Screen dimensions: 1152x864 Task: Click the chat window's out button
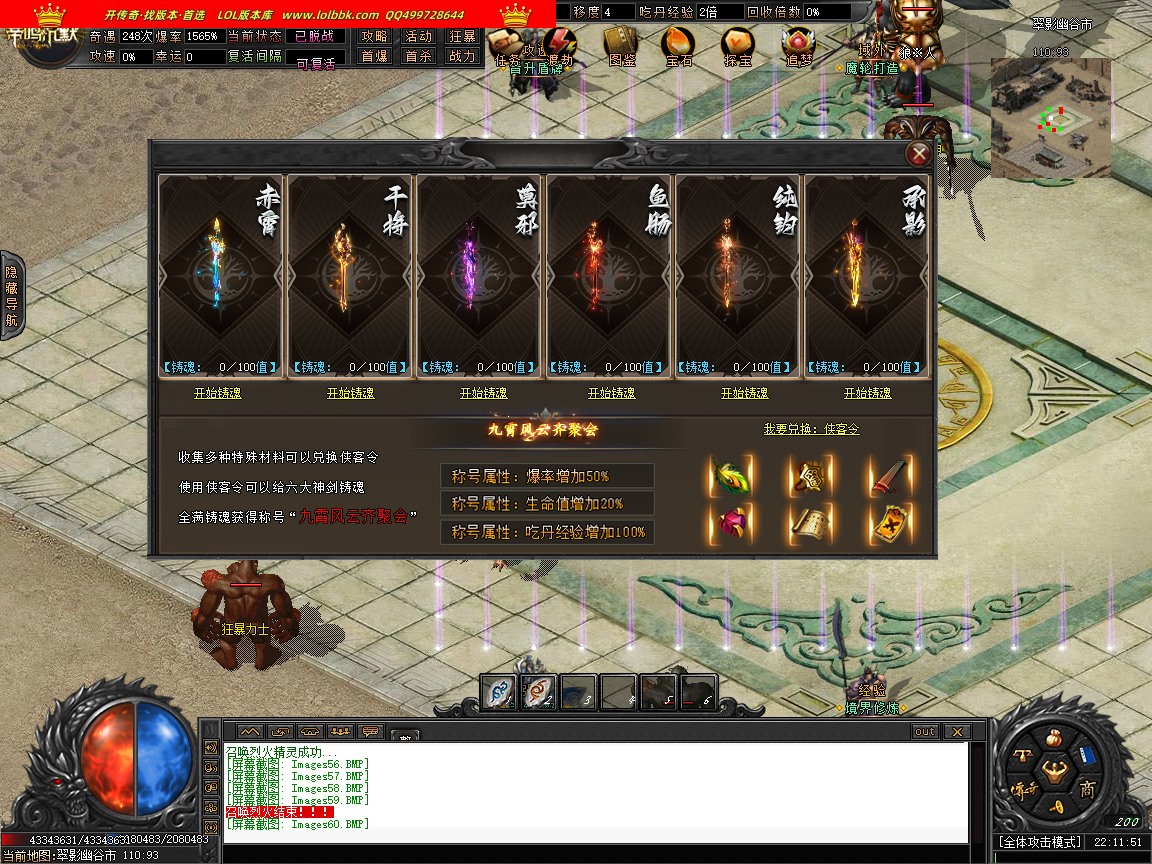click(925, 732)
